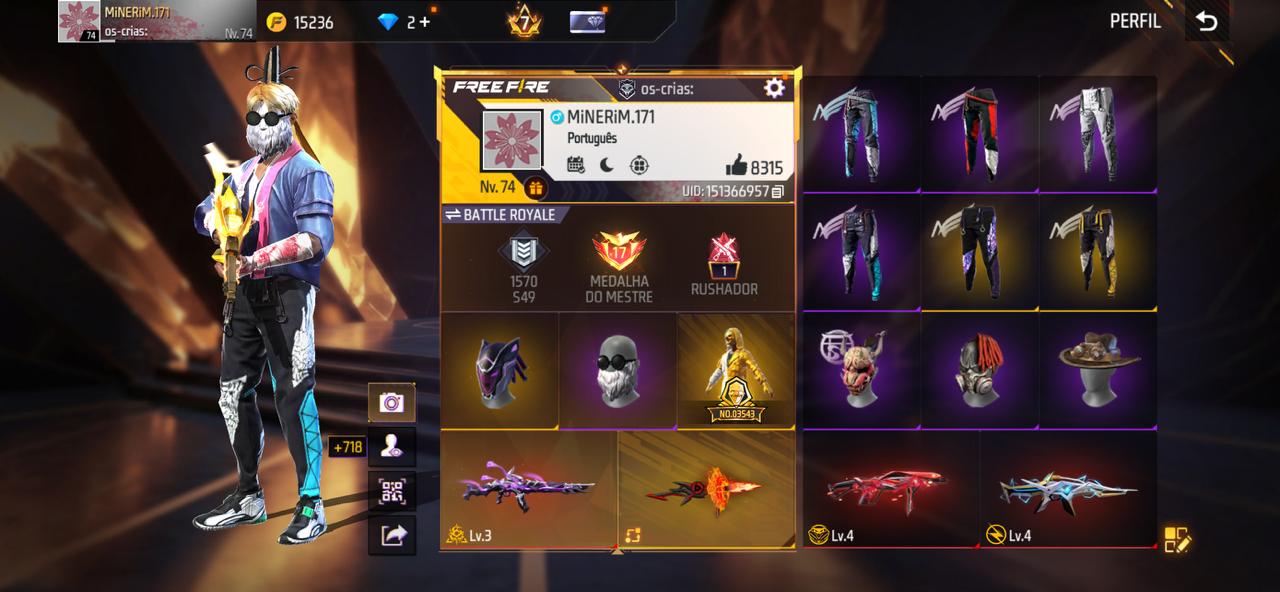Choose the flaming red blade weapon skin
The image size is (1280, 592).
[706, 490]
